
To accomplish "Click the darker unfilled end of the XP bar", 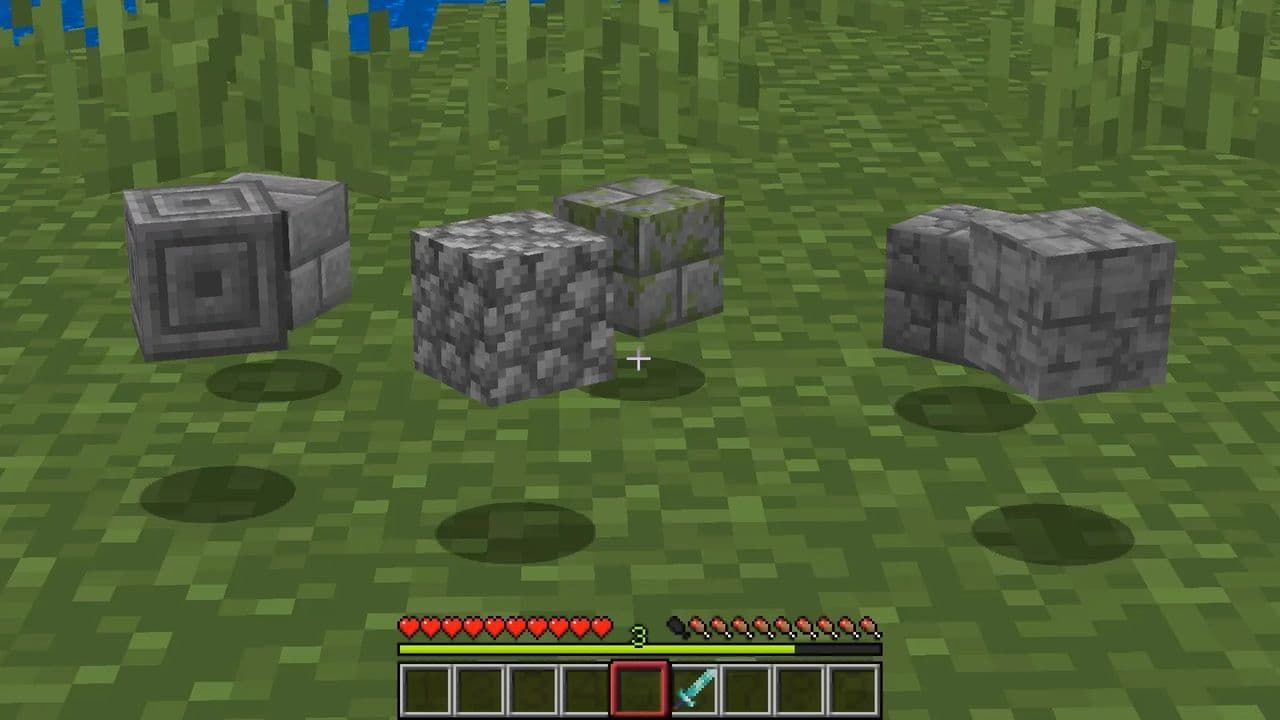I will point(840,651).
